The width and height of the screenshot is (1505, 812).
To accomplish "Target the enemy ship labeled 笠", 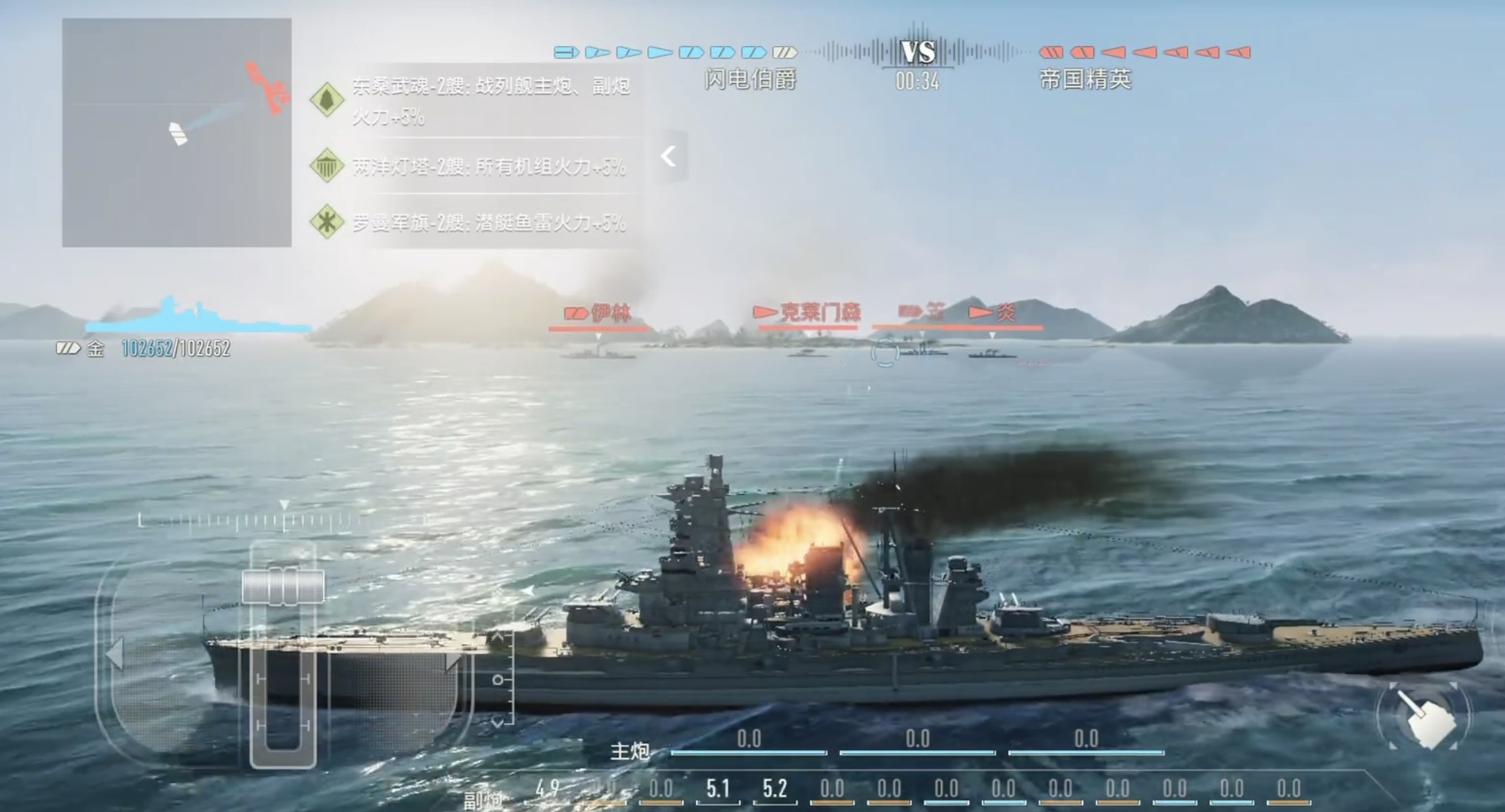I will pyautogui.click(x=923, y=349).
